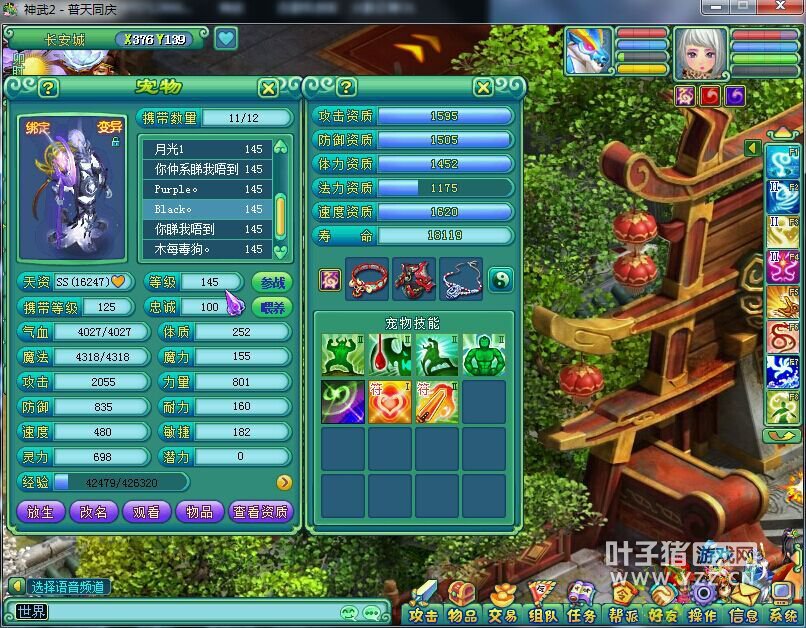Select the red bracelet pet equipment slot
Screen dimensions: 806x628
[x=367, y=279]
